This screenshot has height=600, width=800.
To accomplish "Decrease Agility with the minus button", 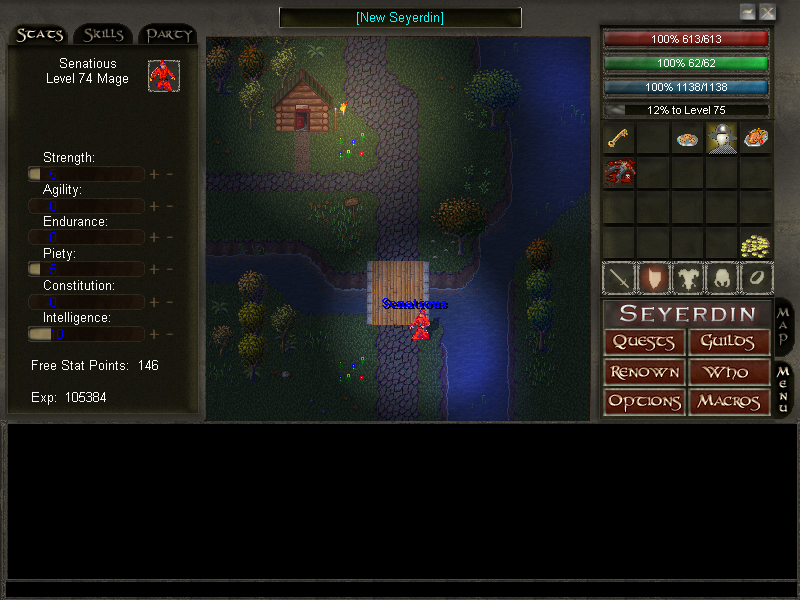I will click(x=169, y=206).
